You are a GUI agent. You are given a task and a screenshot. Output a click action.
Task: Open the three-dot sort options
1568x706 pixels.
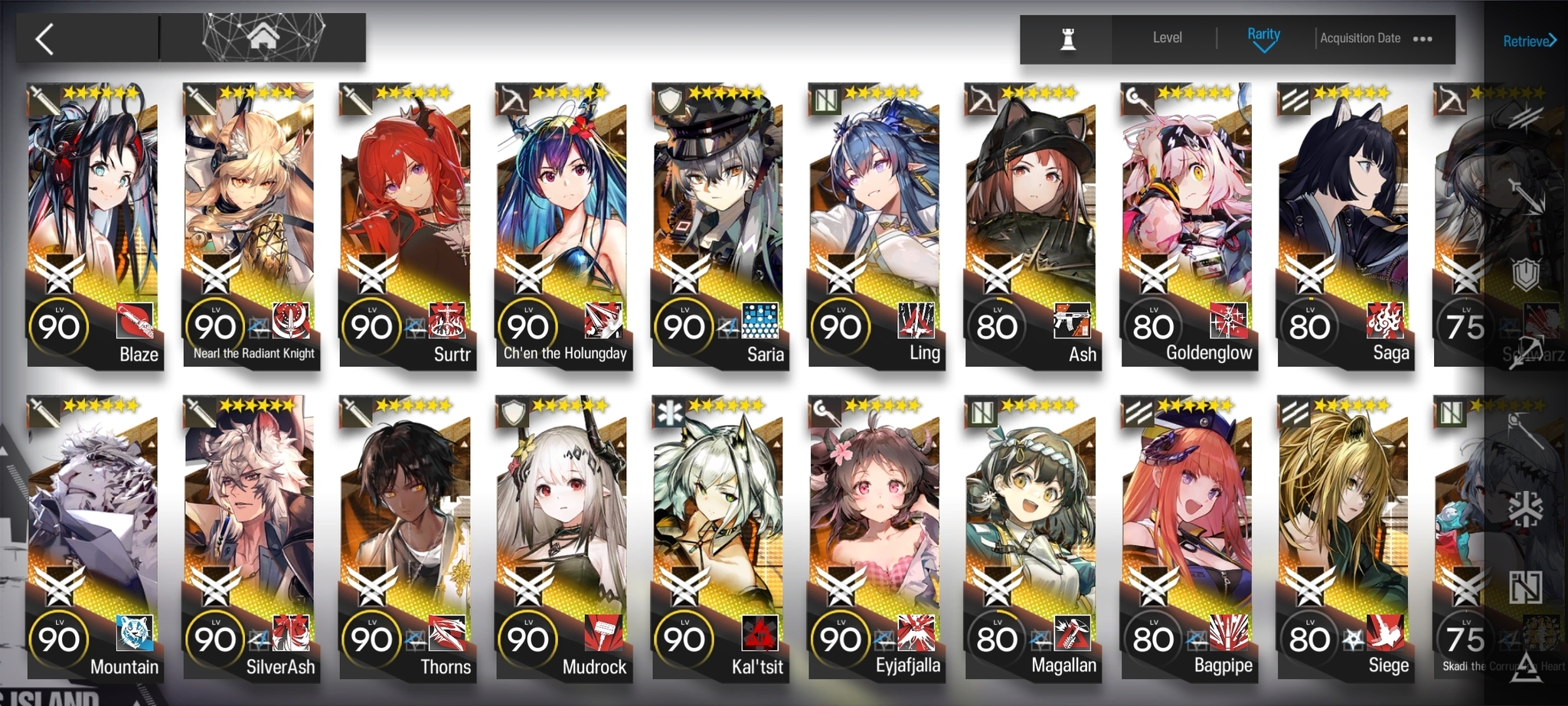pyautogui.click(x=1423, y=39)
